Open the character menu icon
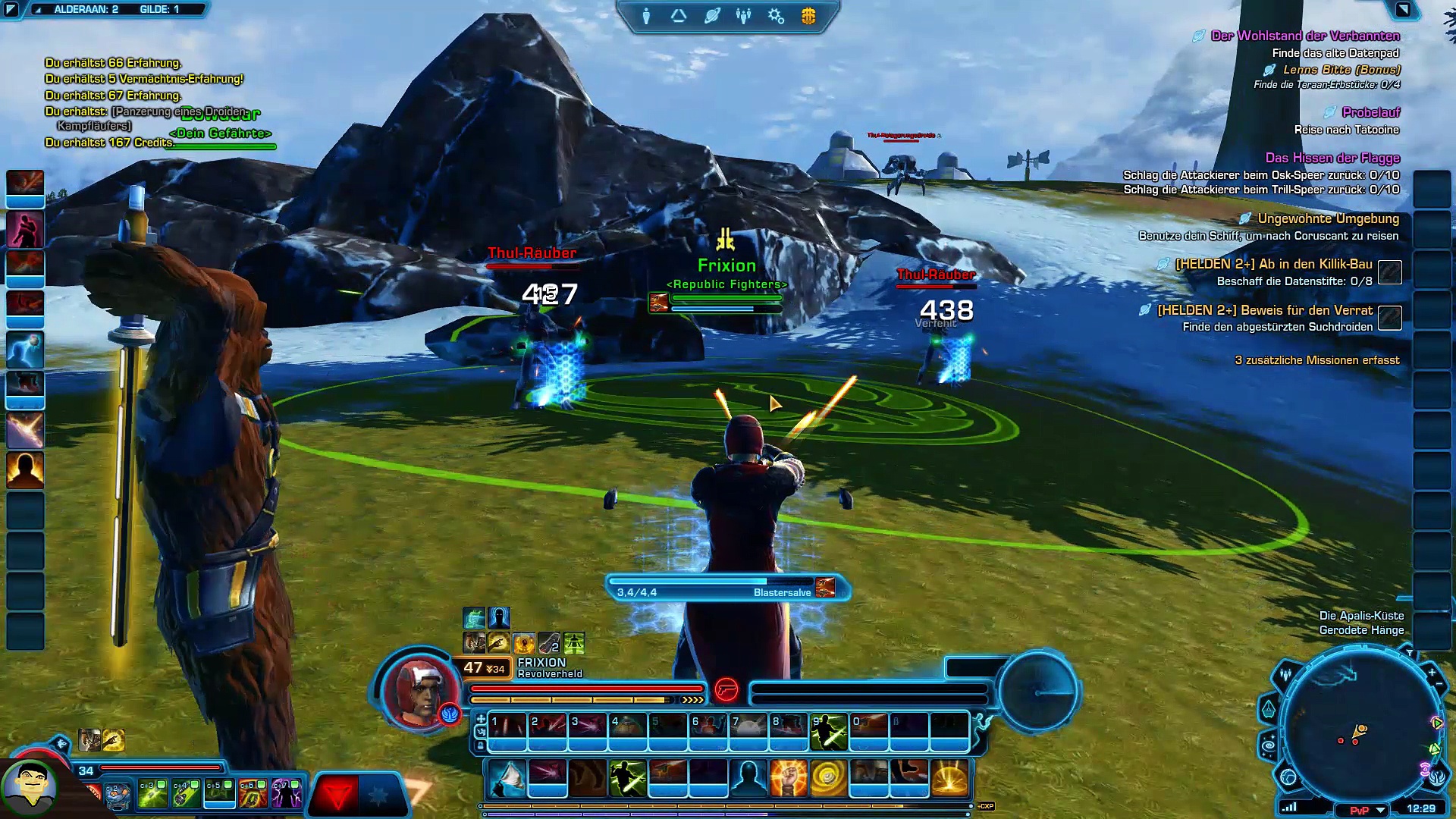1456x819 pixels. coord(646,16)
